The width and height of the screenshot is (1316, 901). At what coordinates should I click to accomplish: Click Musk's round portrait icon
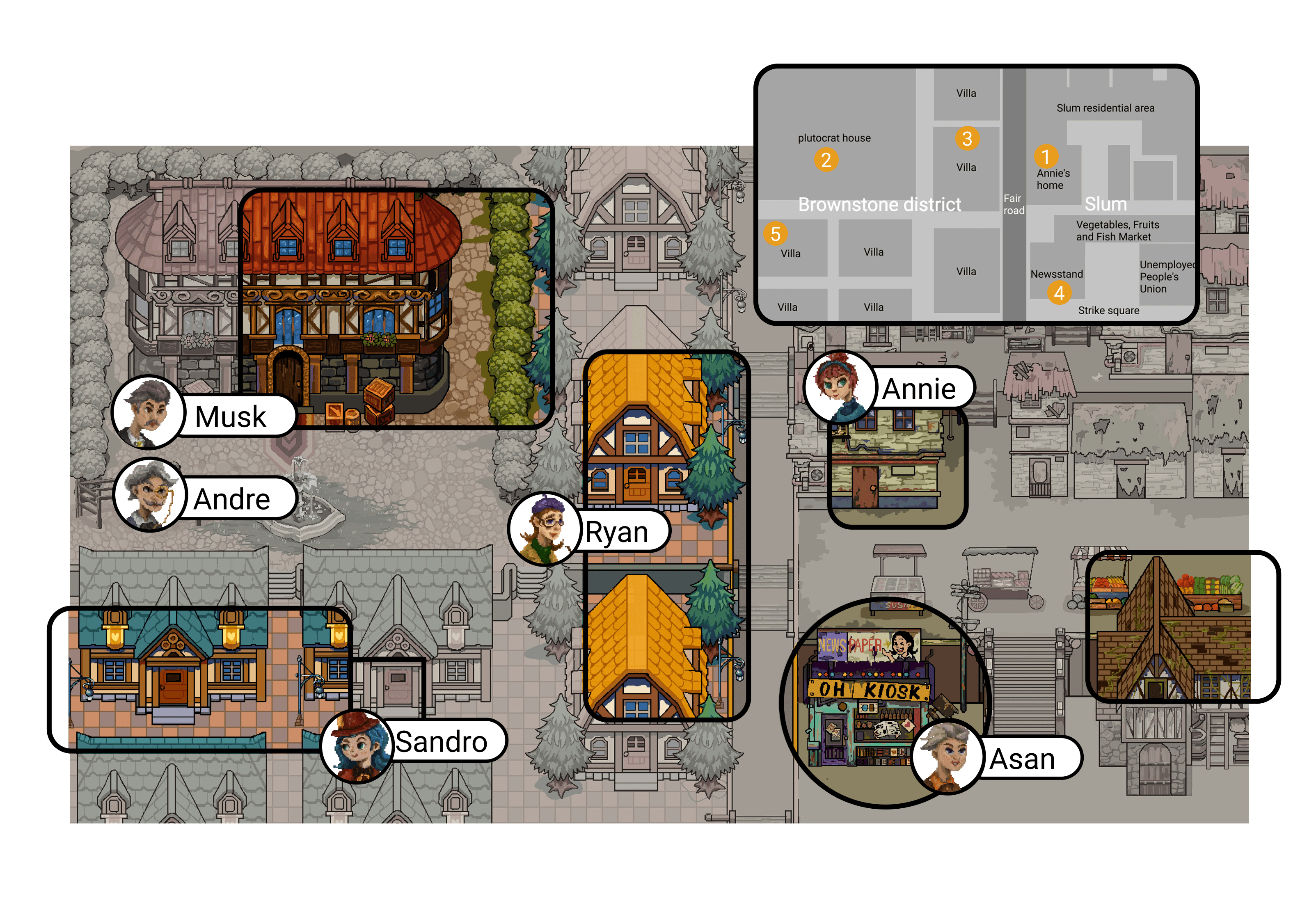click(149, 412)
